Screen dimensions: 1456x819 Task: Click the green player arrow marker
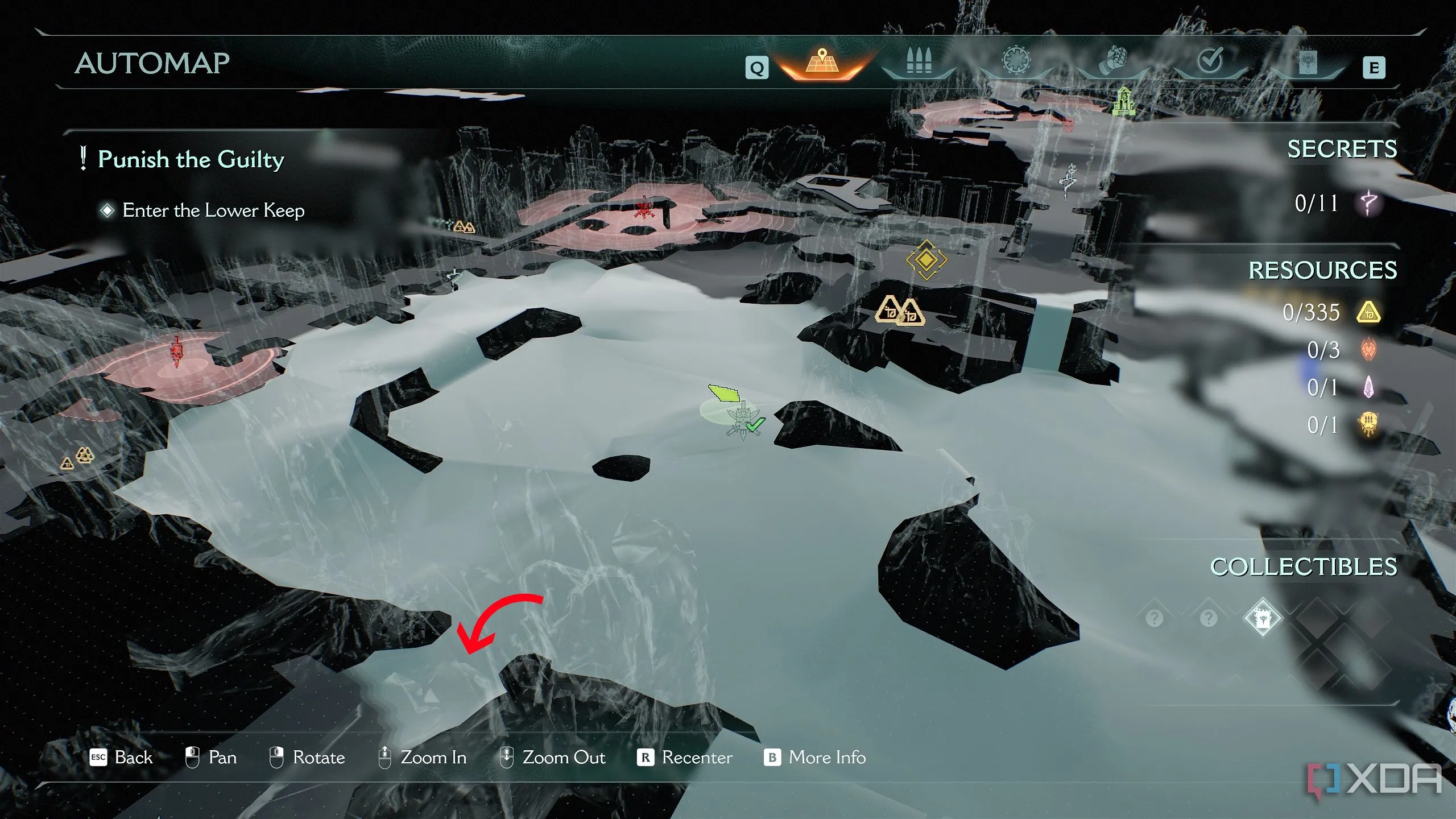tap(723, 393)
